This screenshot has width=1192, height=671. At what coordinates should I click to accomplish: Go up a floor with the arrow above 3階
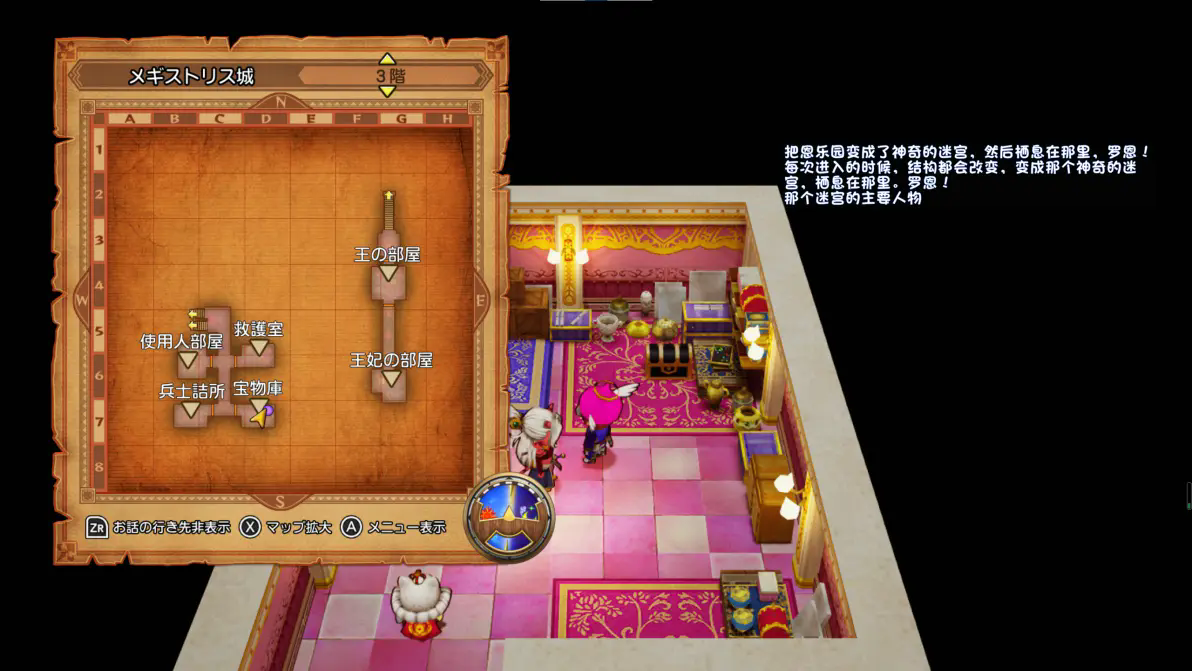387,60
